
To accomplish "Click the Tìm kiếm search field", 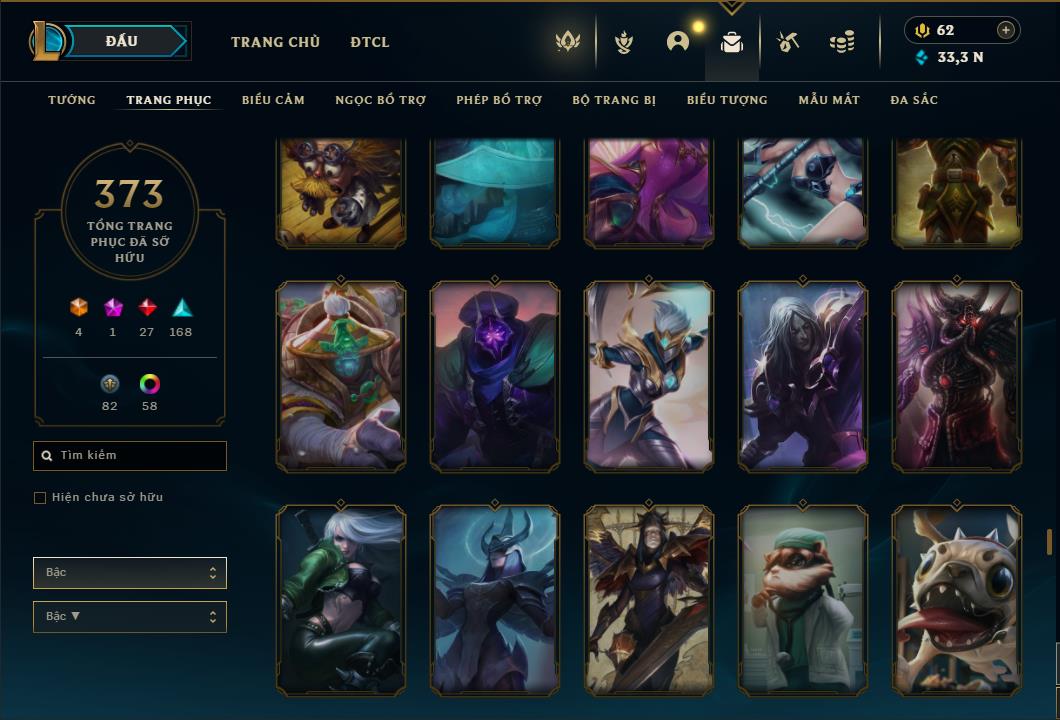I will tap(130, 456).
